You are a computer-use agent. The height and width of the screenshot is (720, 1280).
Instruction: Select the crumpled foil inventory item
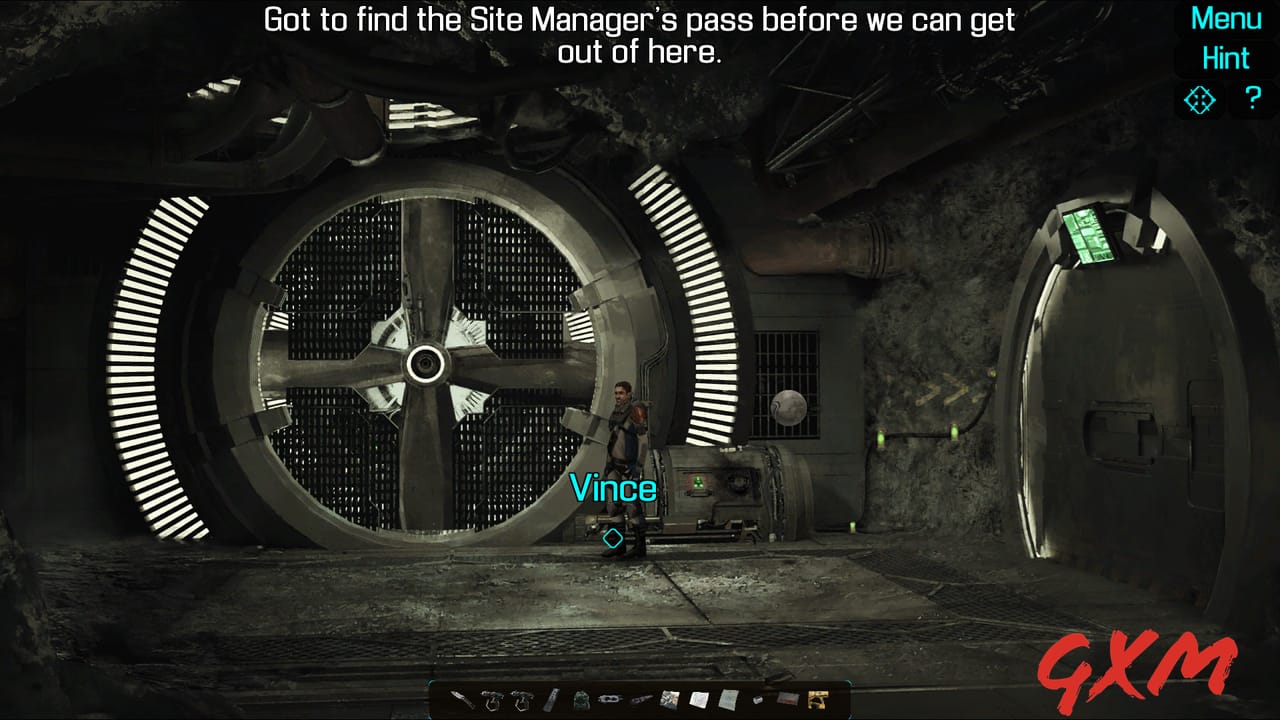coord(670,699)
